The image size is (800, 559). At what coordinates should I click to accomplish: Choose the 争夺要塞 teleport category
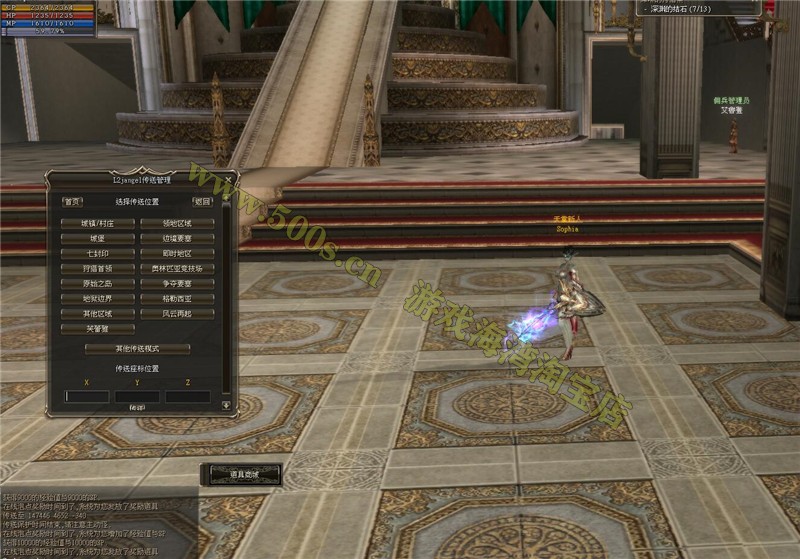(177, 284)
